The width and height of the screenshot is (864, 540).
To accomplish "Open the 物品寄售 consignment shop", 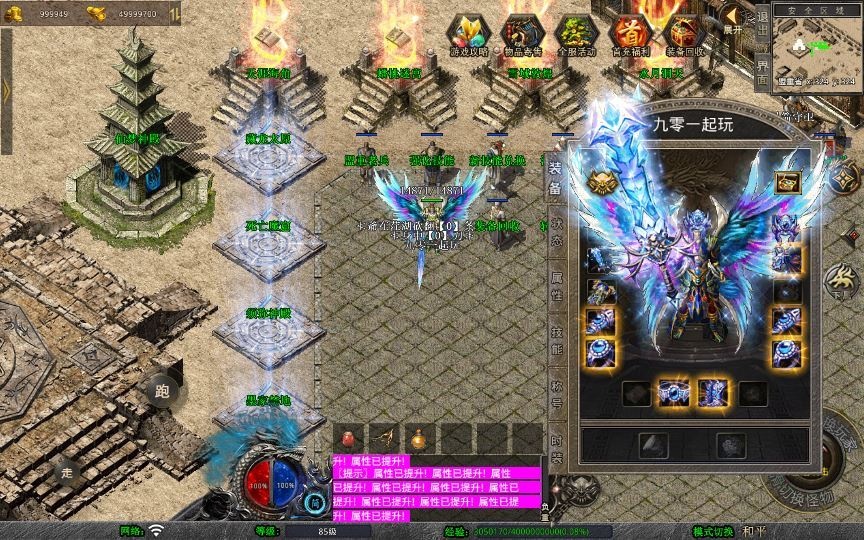I will pos(521,35).
